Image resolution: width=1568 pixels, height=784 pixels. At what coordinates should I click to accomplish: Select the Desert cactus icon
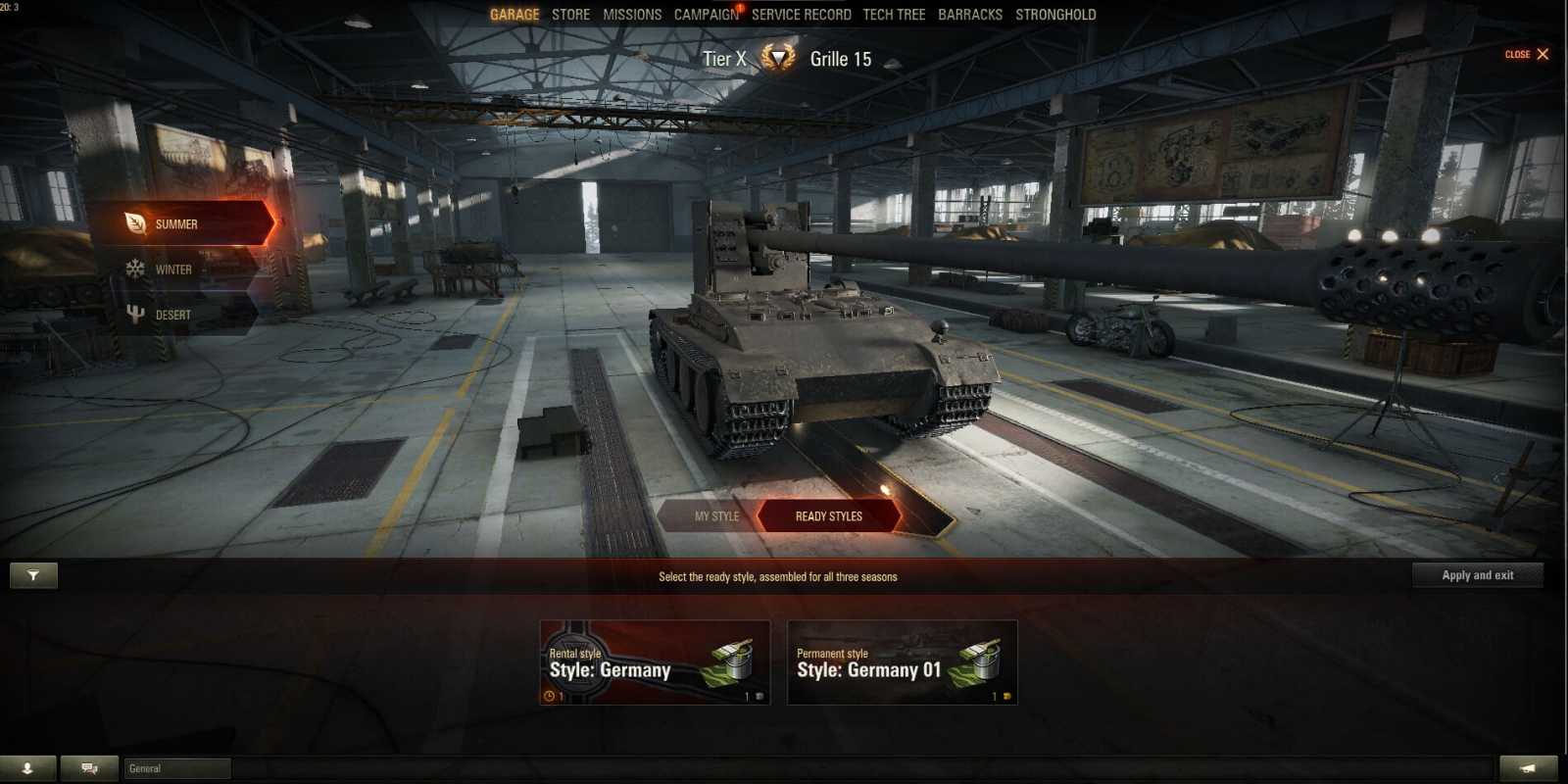pyautogui.click(x=134, y=314)
